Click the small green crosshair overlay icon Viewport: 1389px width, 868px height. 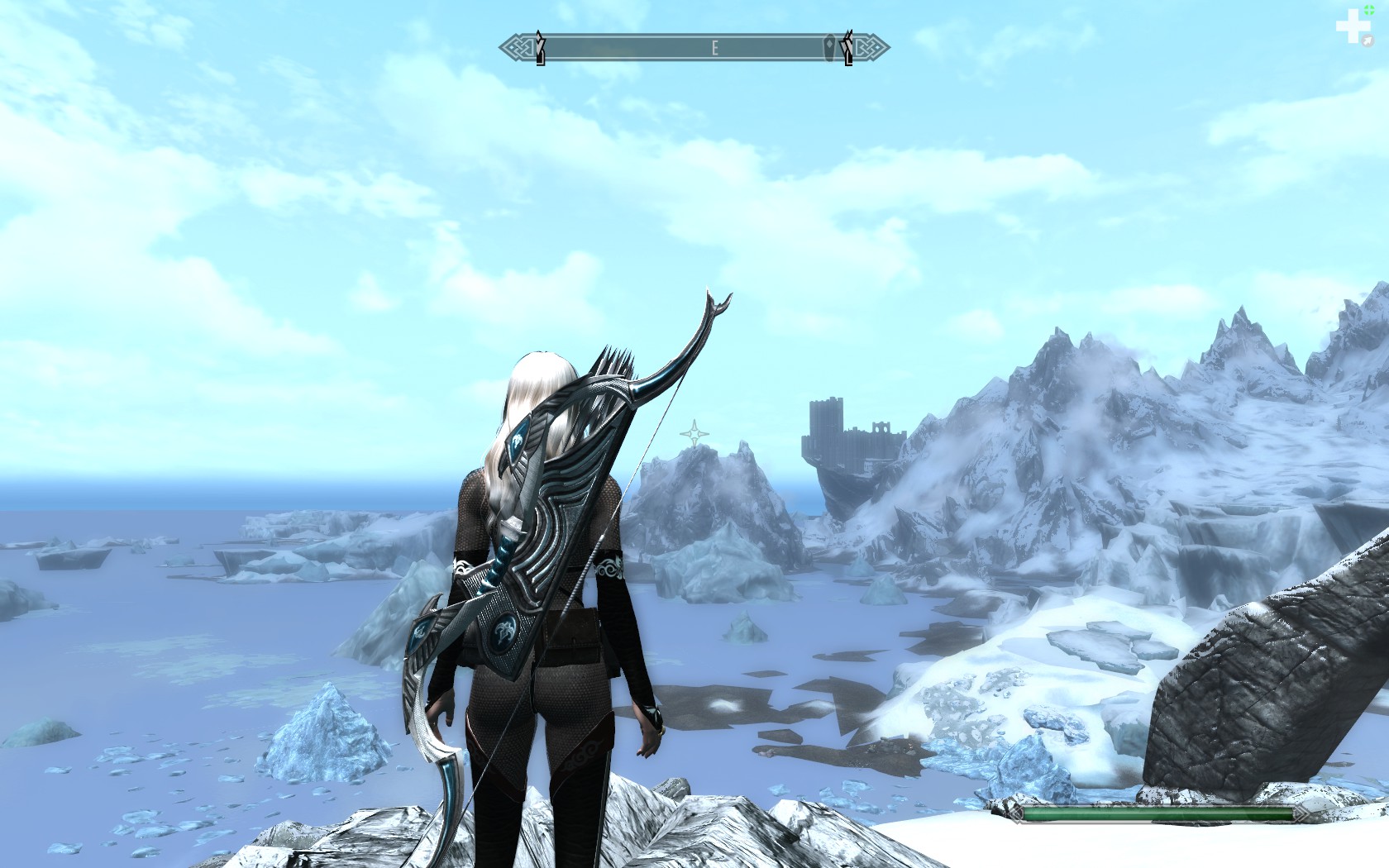click(1369, 9)
